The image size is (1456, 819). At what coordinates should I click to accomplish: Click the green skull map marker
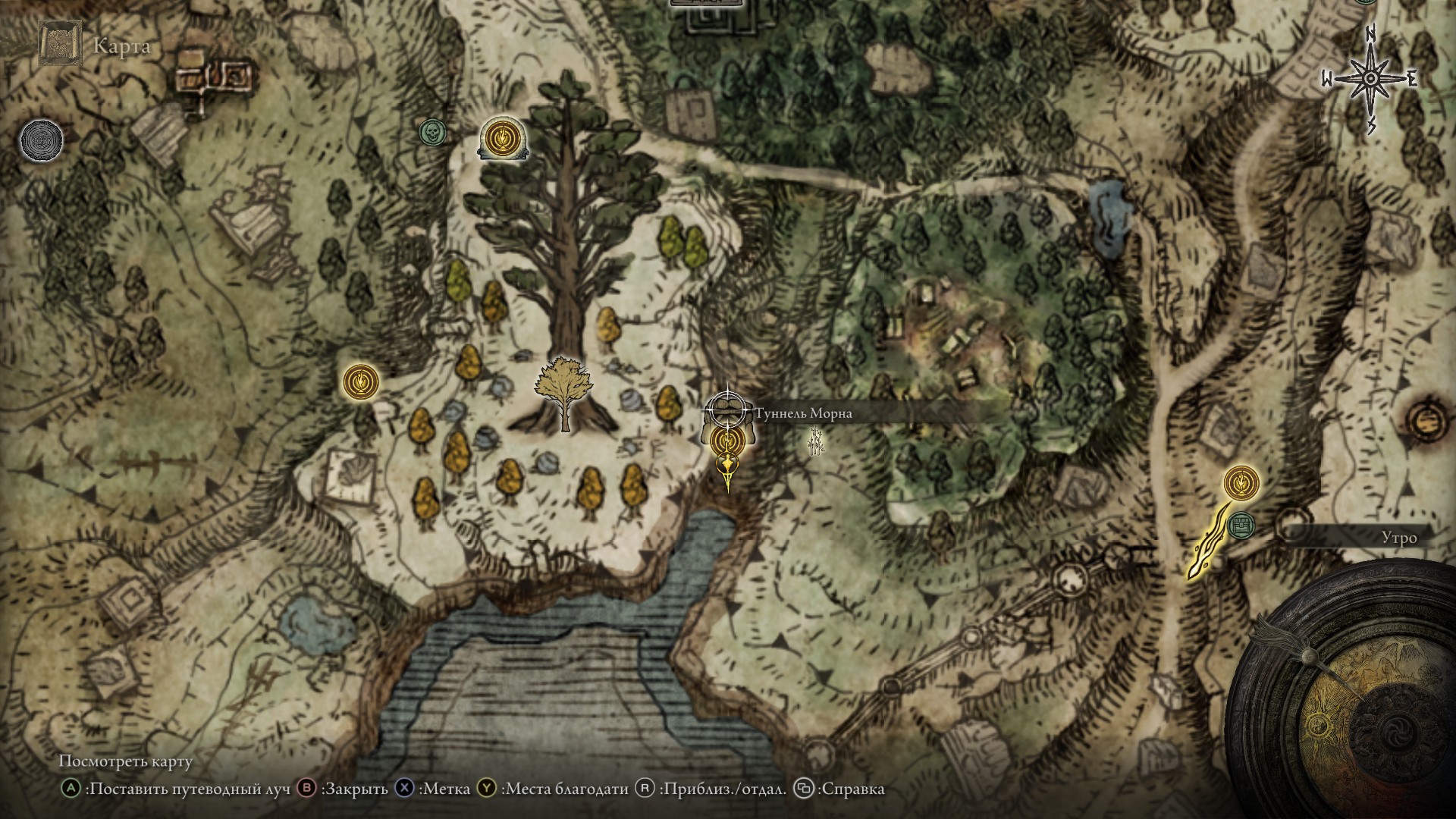point(432,133)
